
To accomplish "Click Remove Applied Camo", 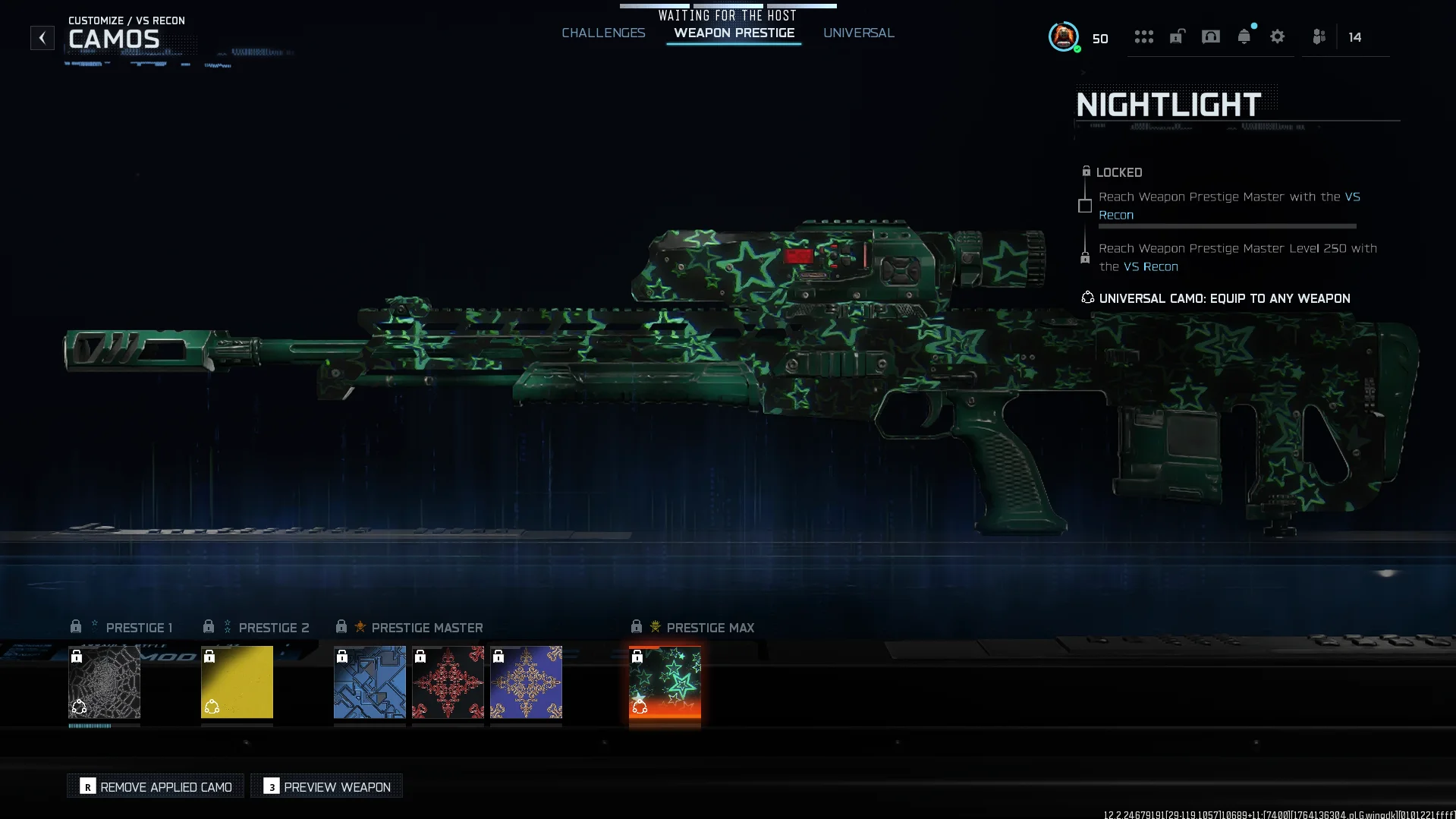I will [x=156, y=786].
